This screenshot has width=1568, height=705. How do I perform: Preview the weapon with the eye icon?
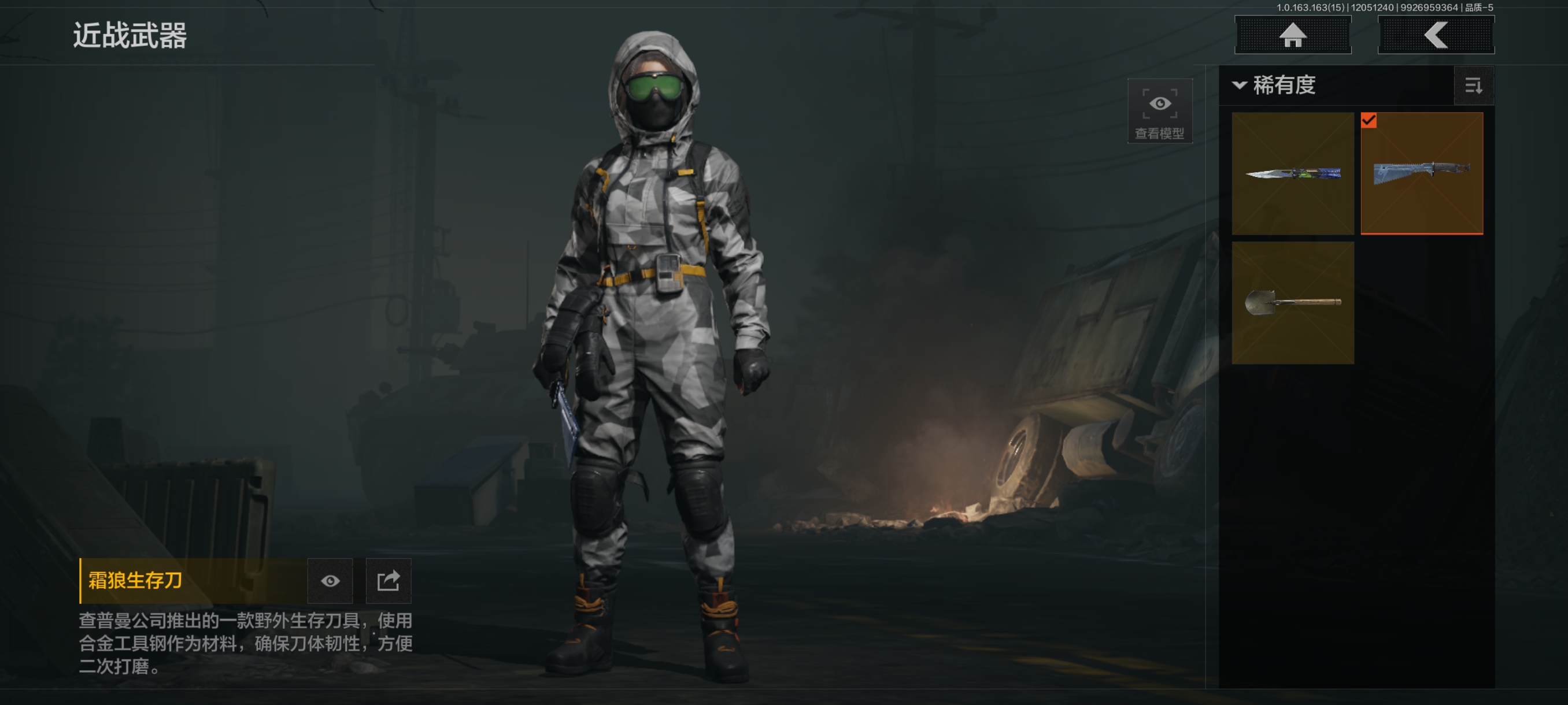(x=330, y=581)
